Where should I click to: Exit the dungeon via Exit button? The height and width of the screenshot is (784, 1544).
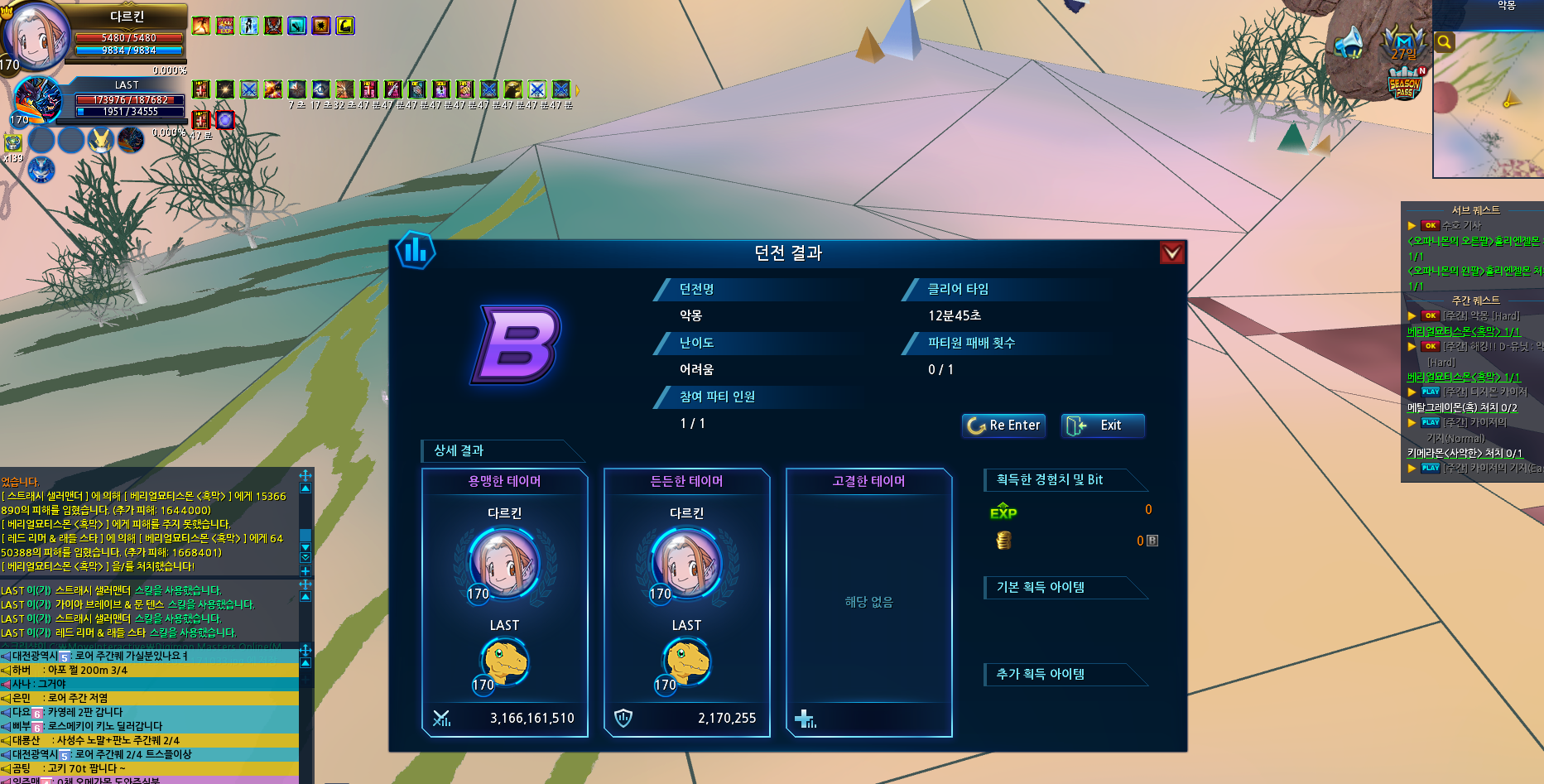click(1103, 426)
